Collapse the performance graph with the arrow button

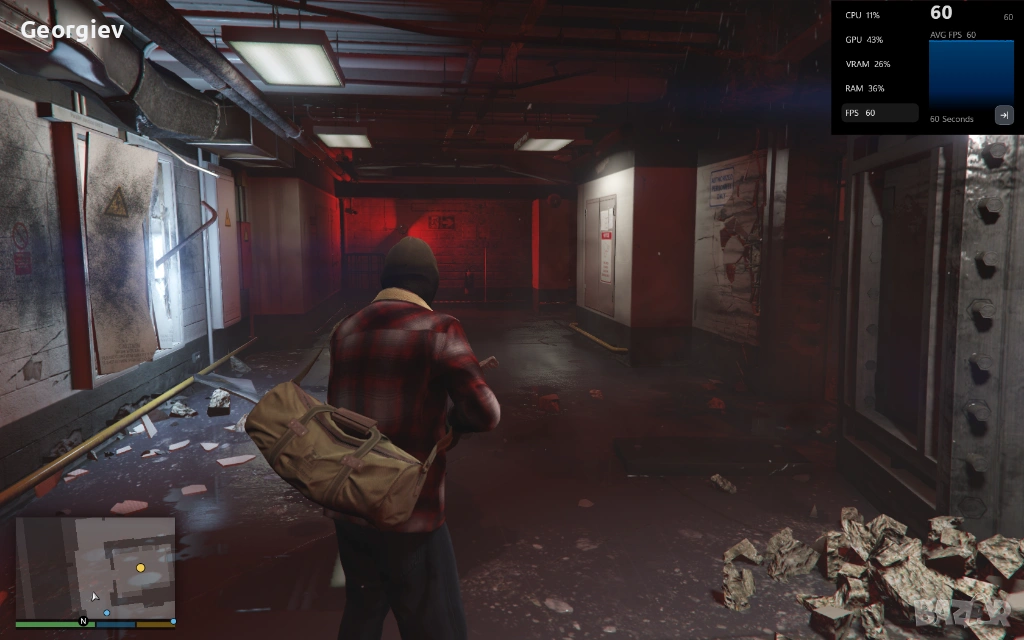[x=1003, y=115]
